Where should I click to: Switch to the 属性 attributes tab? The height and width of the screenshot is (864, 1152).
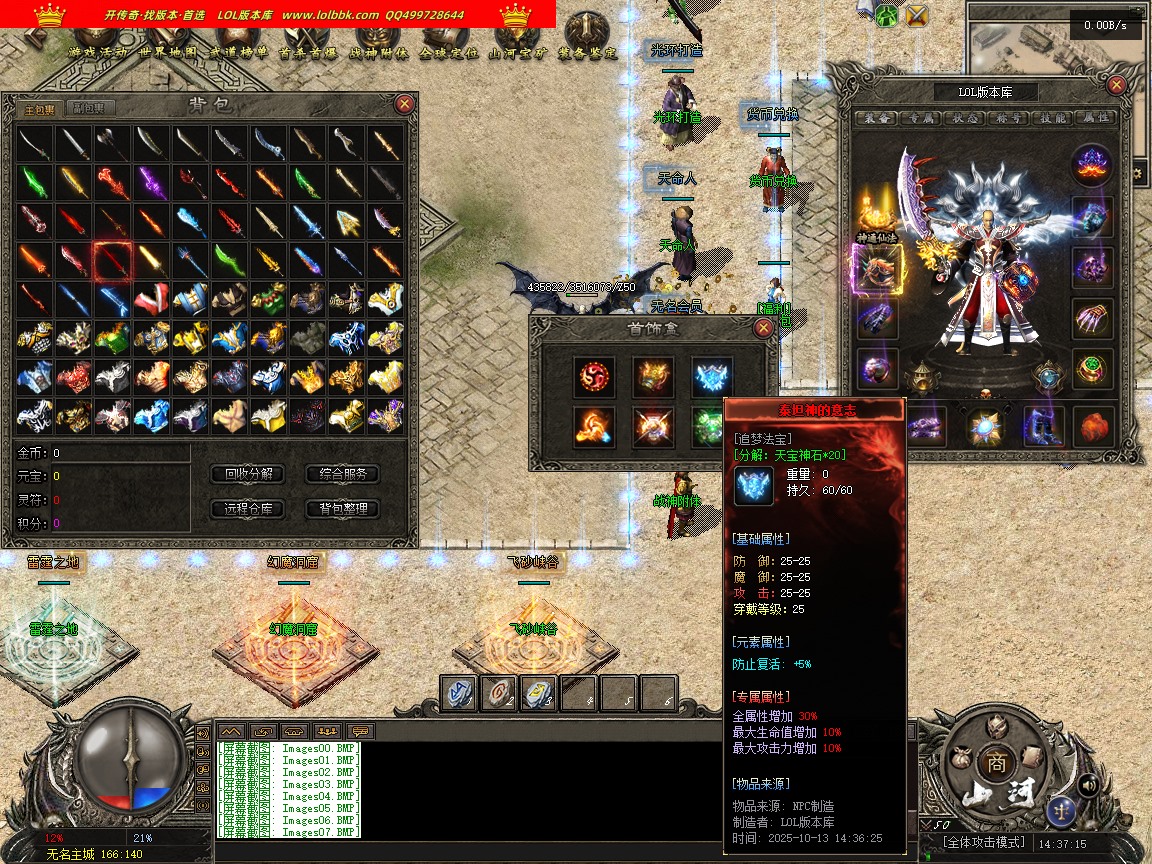(x=1097, y=118)
